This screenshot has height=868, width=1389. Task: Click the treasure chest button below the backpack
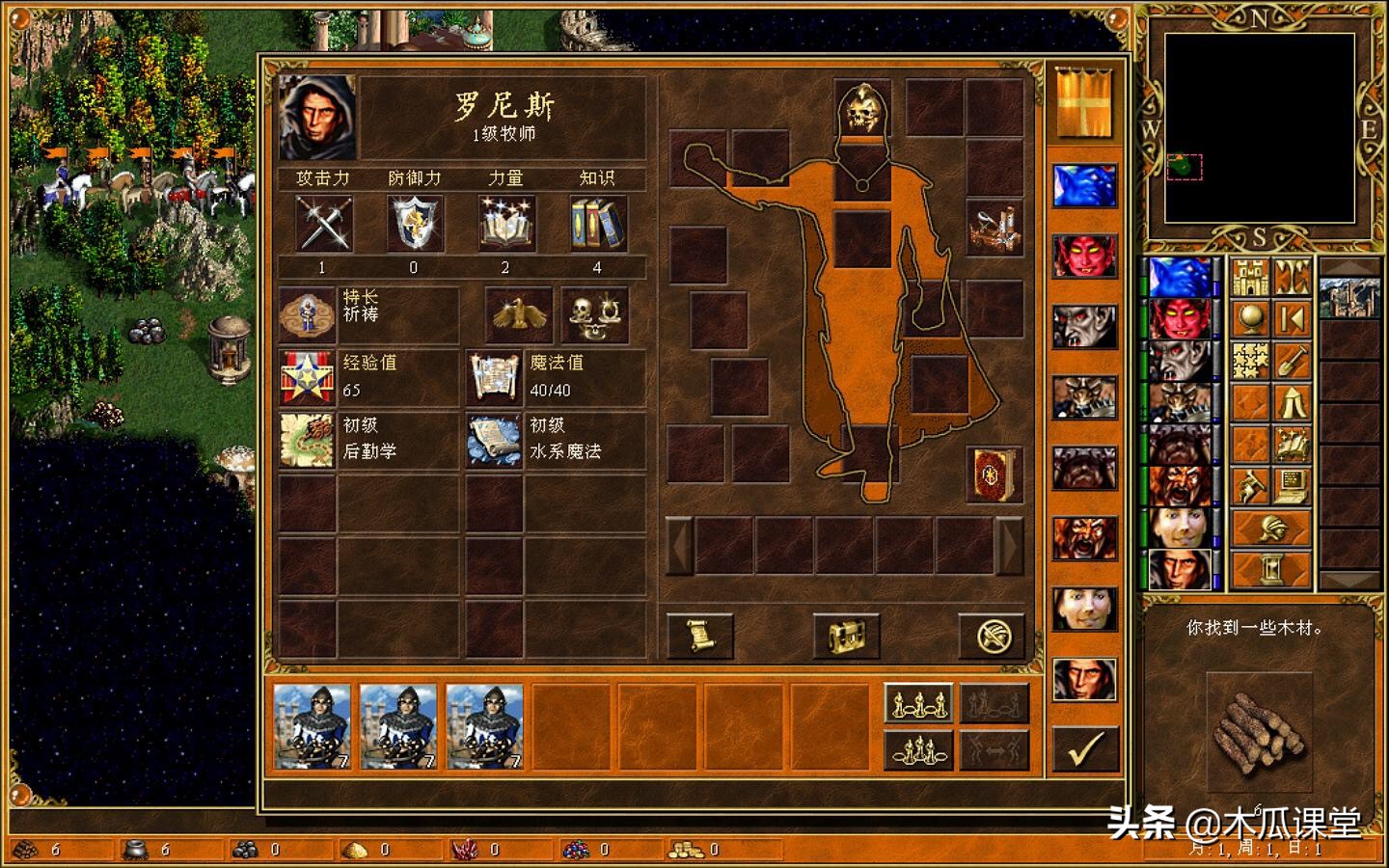pyautogui.click(x=845, y=637)
